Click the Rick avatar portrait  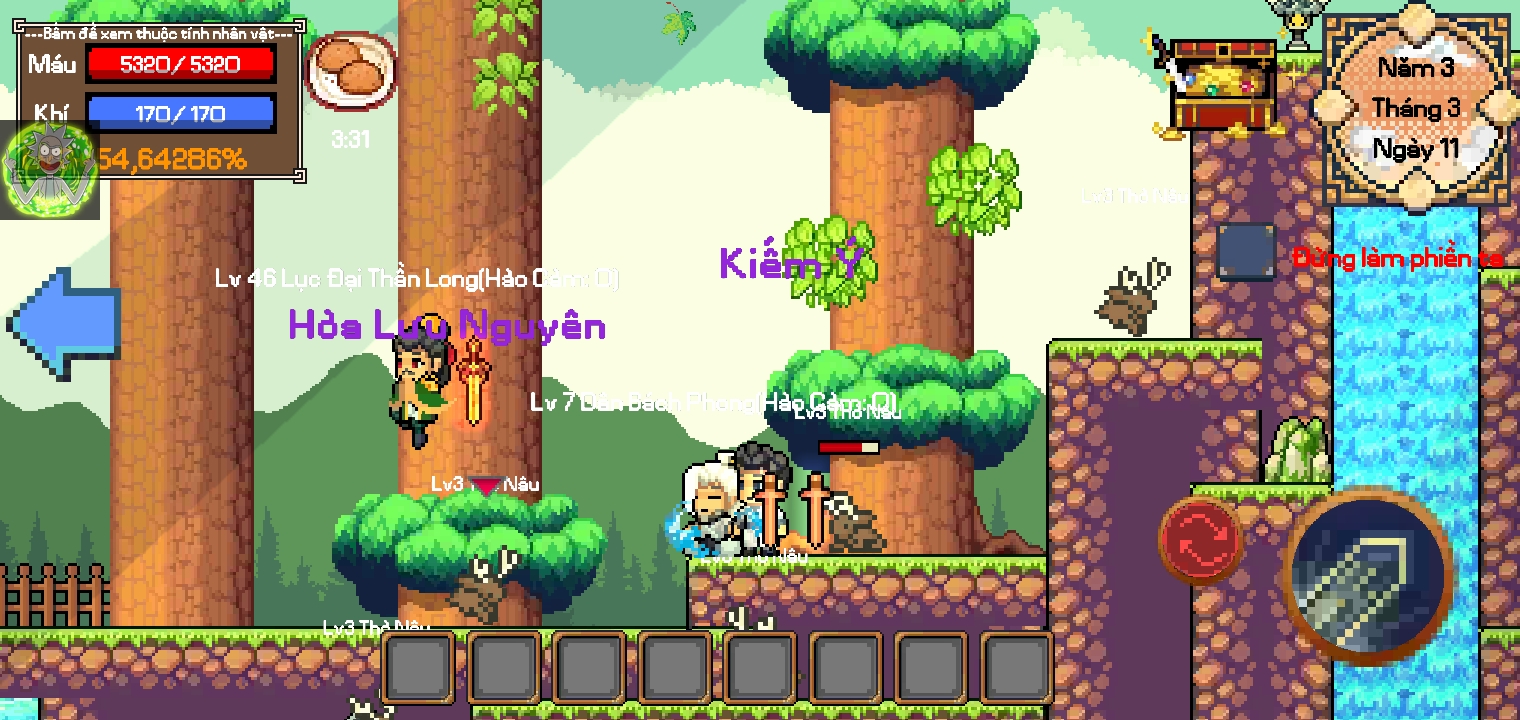(50, 170)
